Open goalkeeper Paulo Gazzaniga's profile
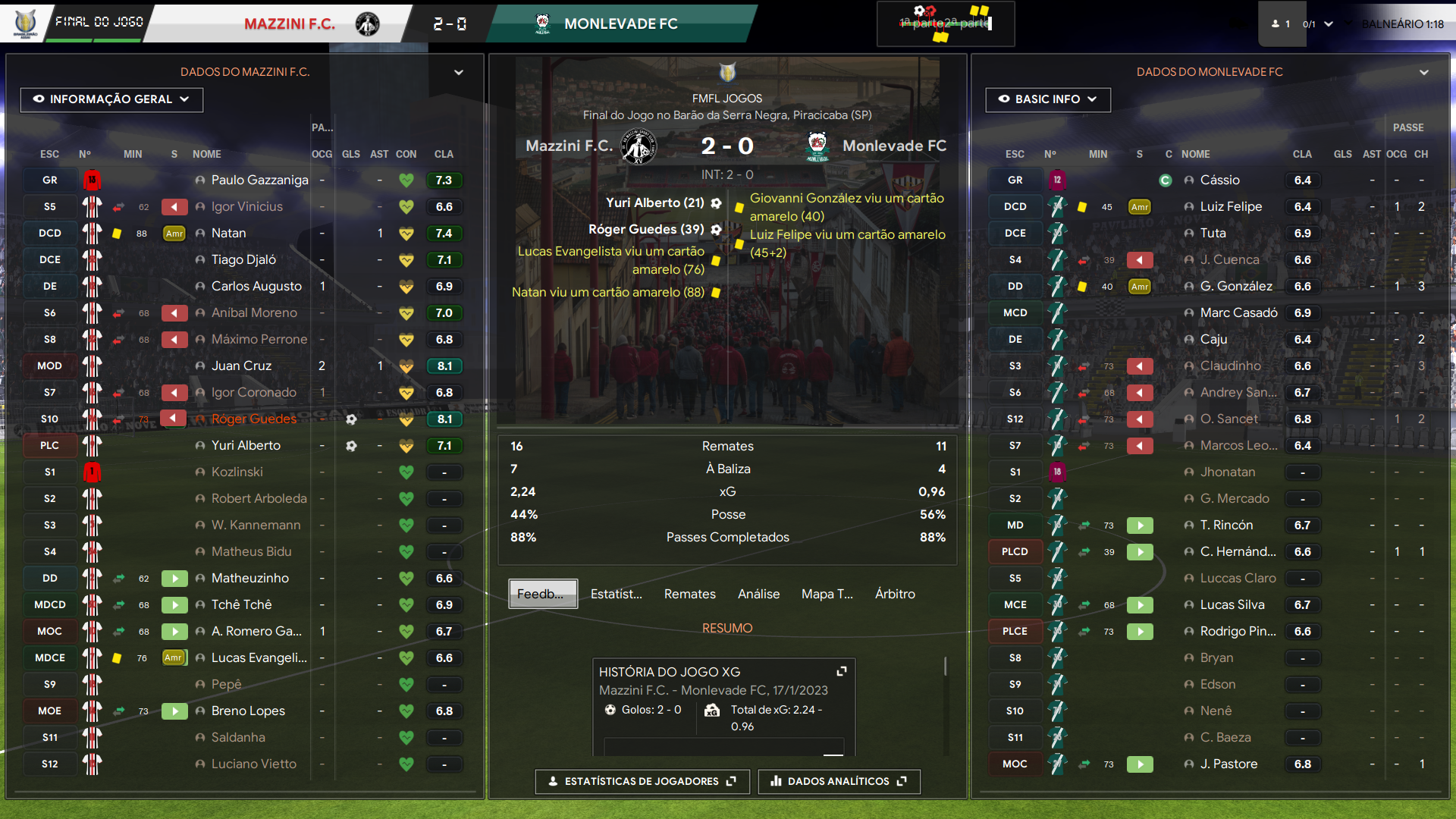This screenshot has height=819, width=1456. (x=259, y=180)
